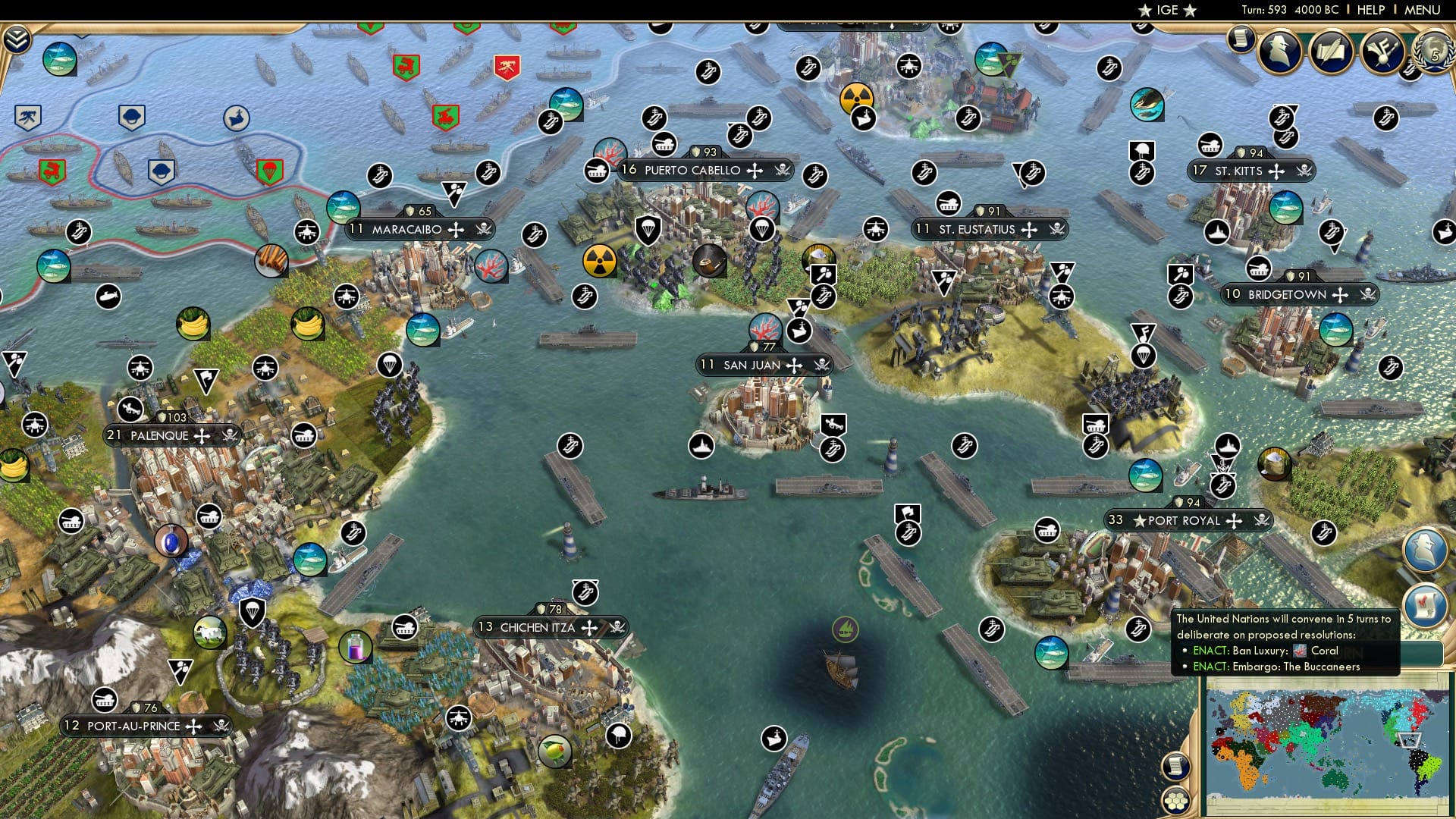Image resolution: width=1456 pixels, height=819 pixels.
Task: Open the spy notification on the right edge
Action: 1425,548
